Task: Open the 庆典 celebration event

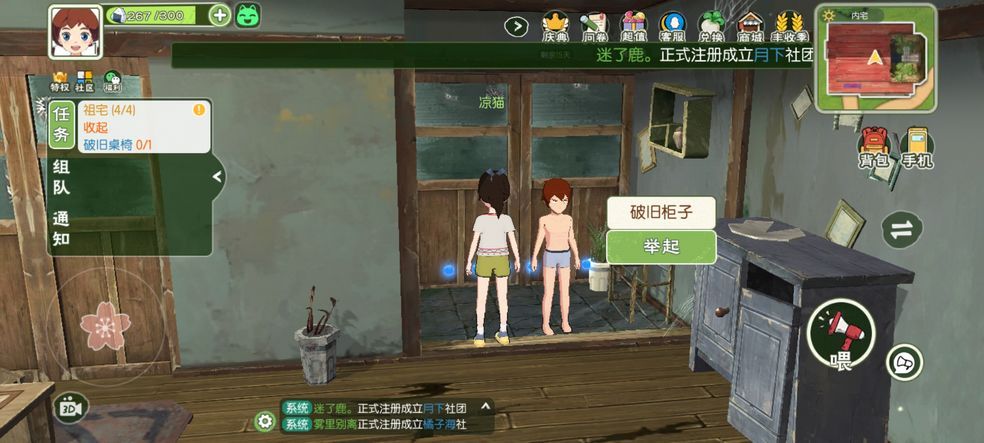Action: pyautogui.click(x=555, y=27)
